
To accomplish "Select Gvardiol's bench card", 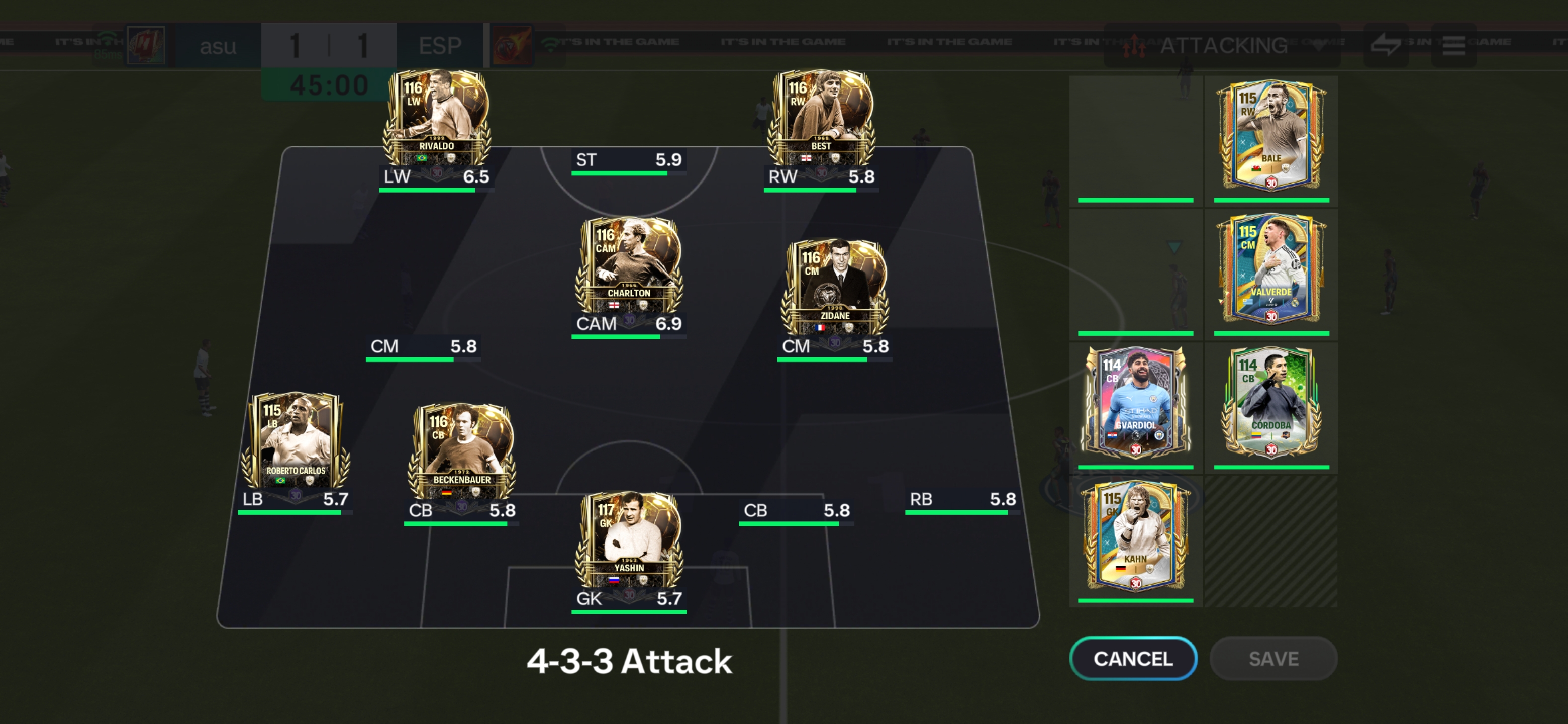I will coord(1135,403).
